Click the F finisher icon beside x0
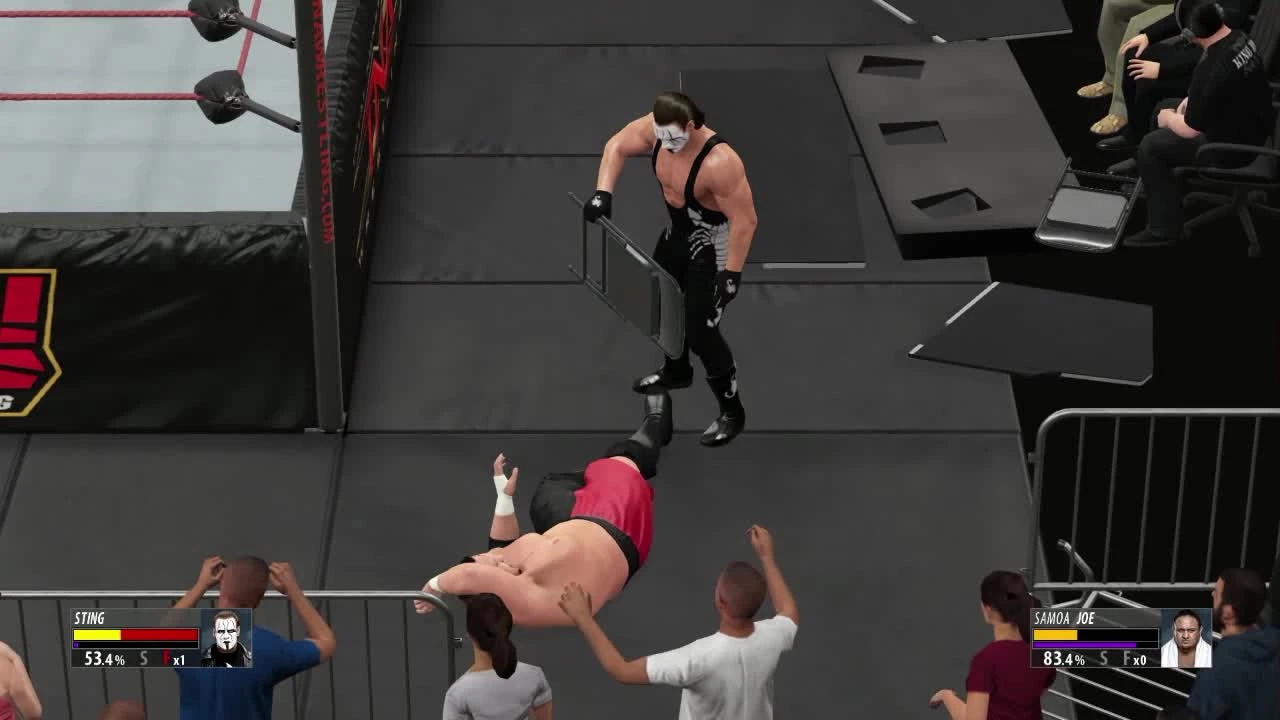1280x720 pixels. coord(1126,657)
